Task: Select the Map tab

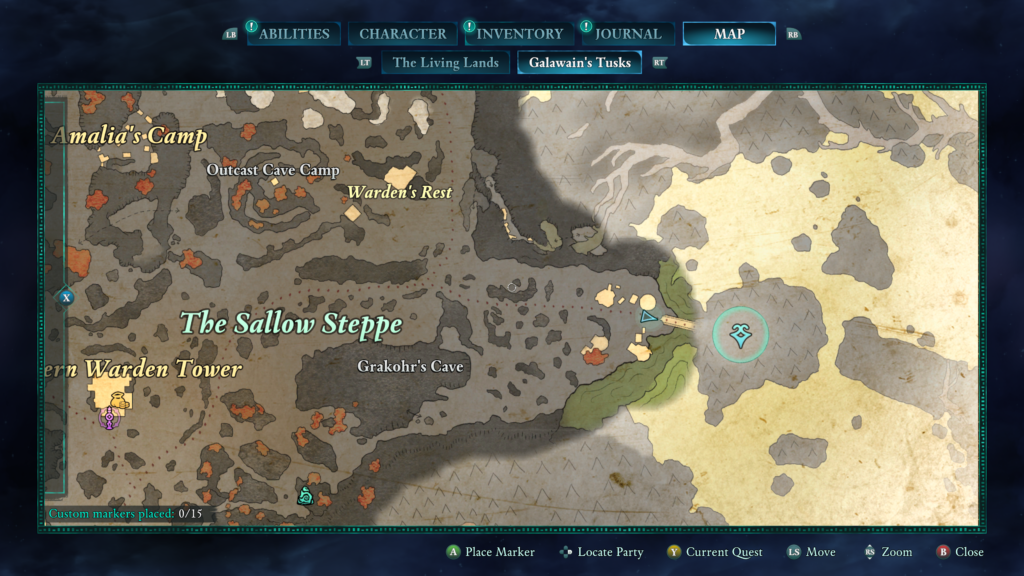Action: pyautogui.click(x=729, y=34)
